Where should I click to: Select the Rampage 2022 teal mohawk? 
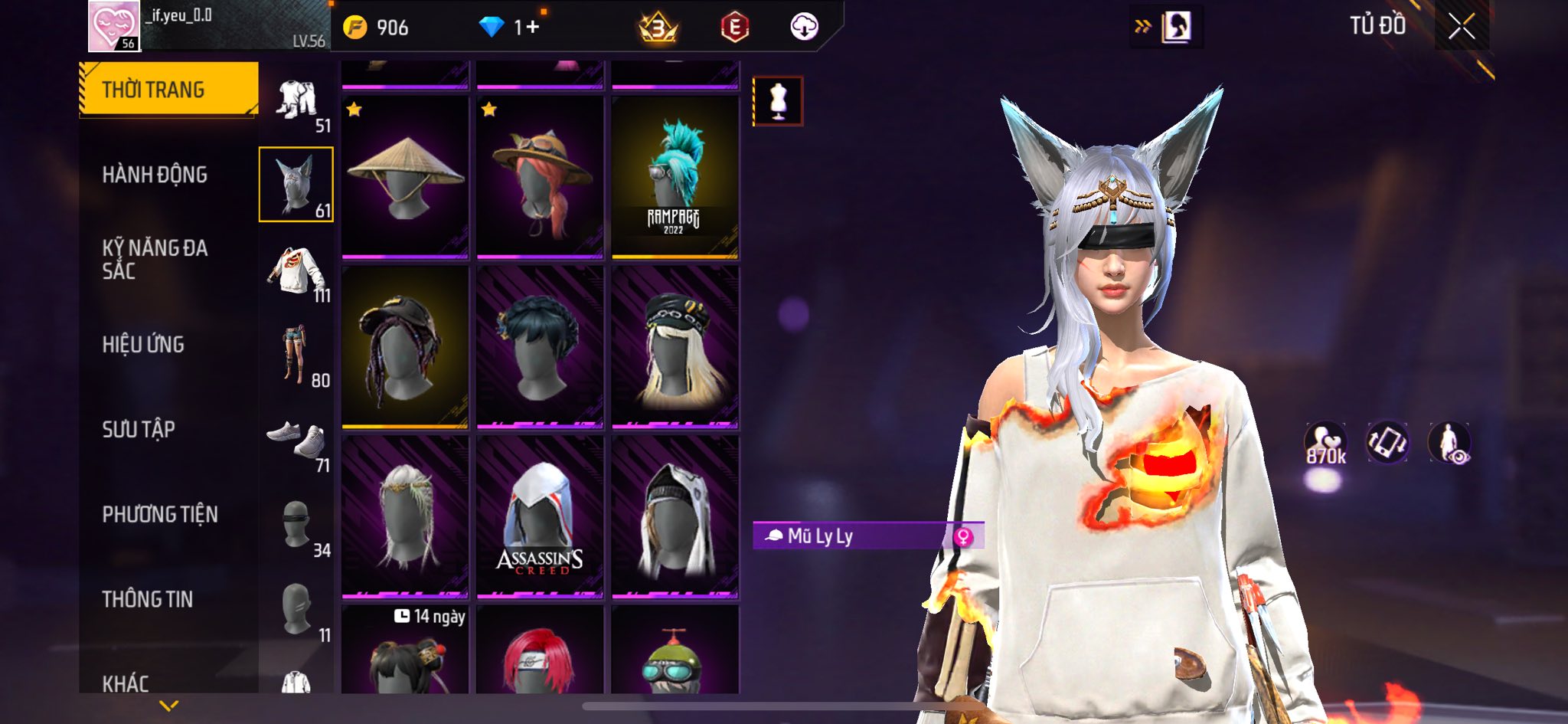(x=675, y=177)
